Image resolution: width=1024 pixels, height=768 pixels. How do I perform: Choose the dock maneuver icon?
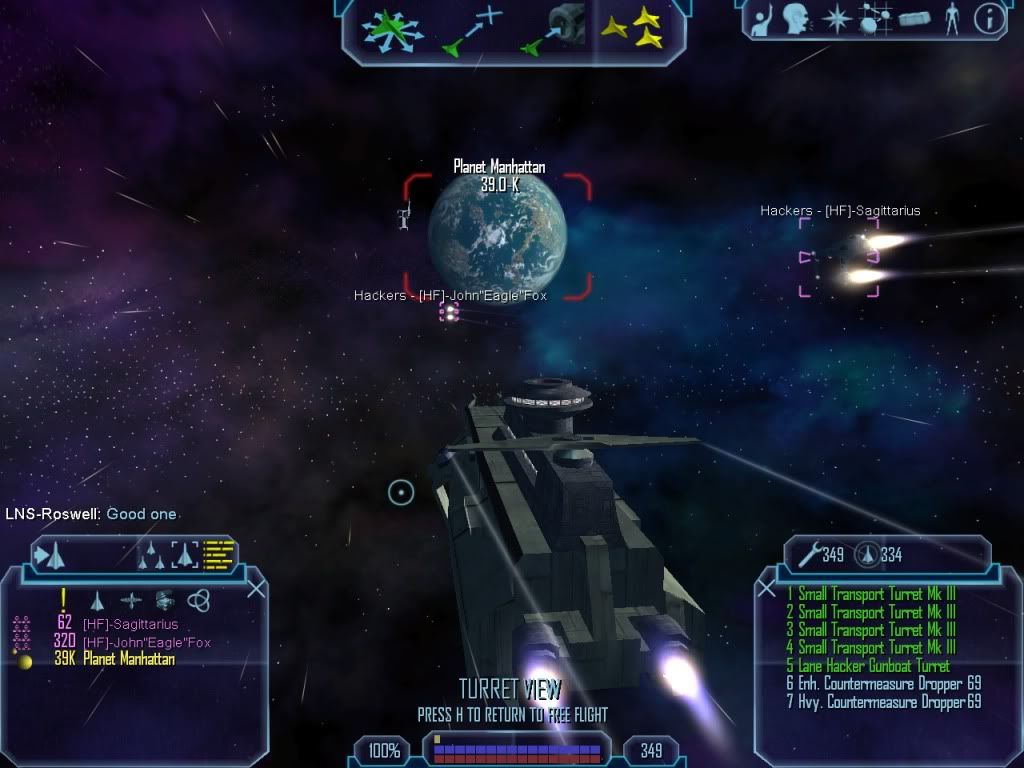(553, 29)
